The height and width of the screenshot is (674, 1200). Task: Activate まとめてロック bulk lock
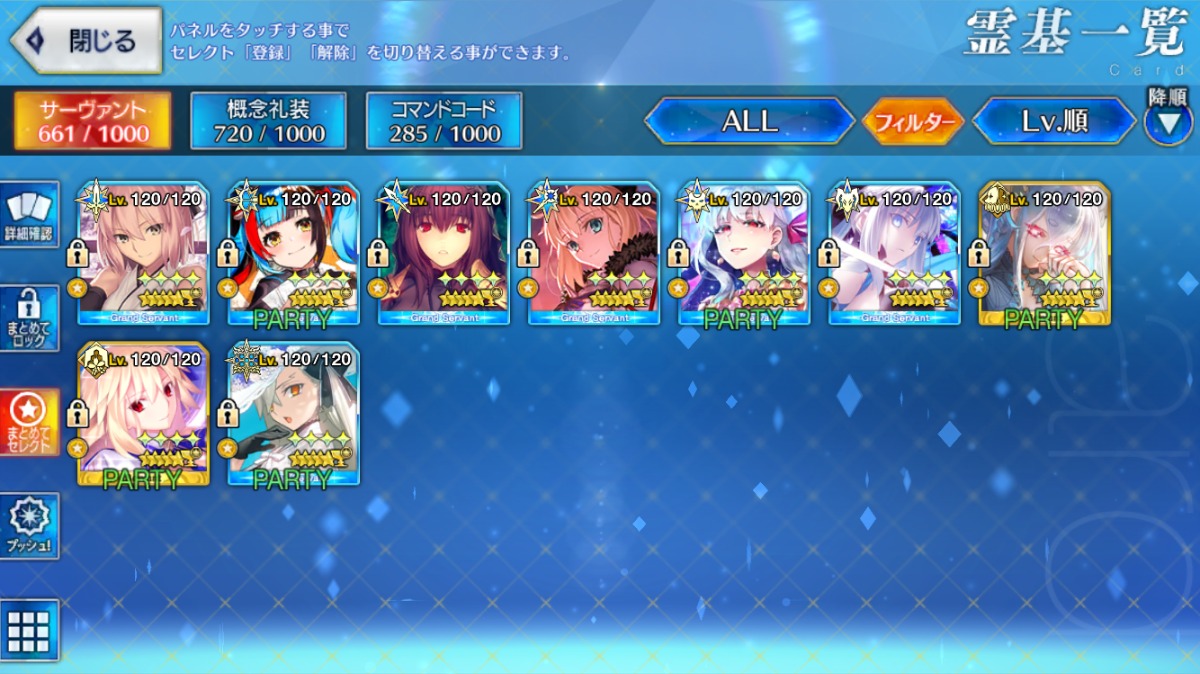point(29,319)
